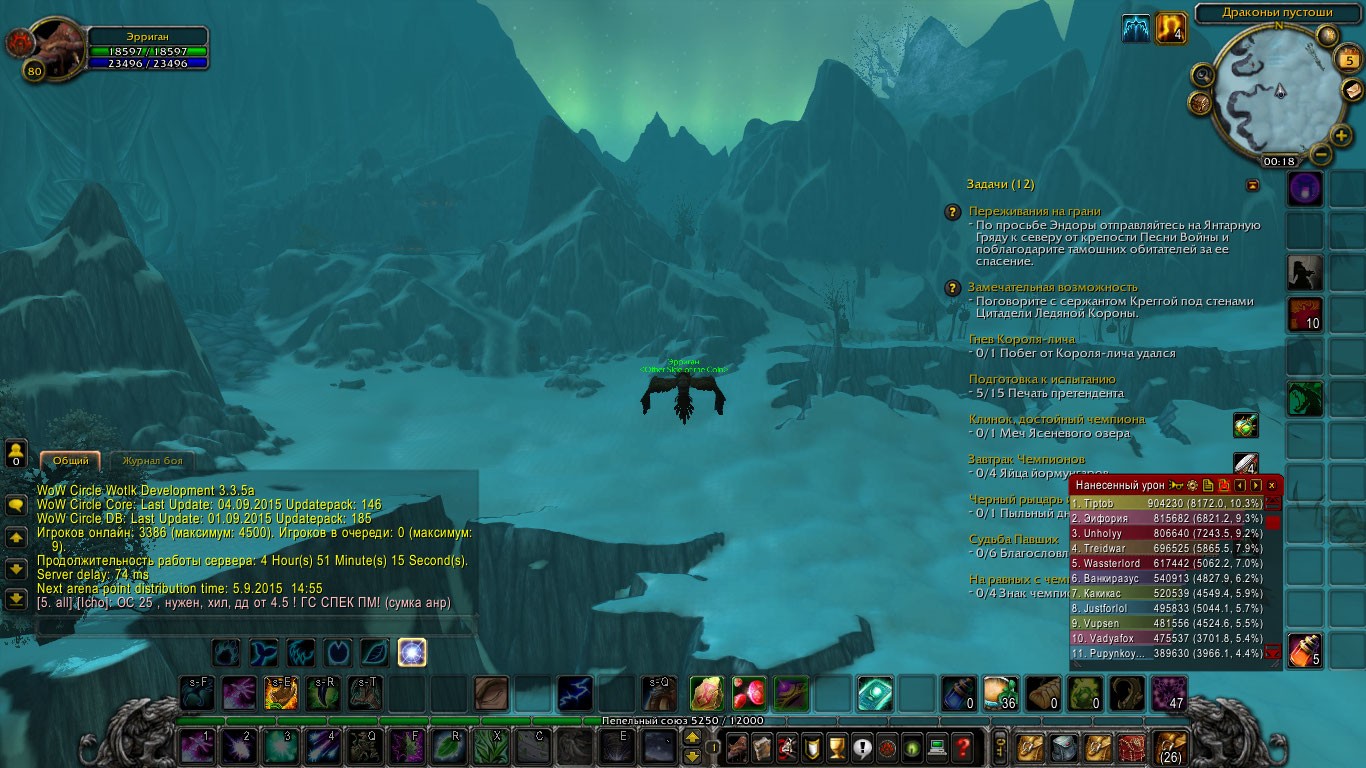
Task: Click the Эрриган player portrait
Action: click(x=58, y=45)
